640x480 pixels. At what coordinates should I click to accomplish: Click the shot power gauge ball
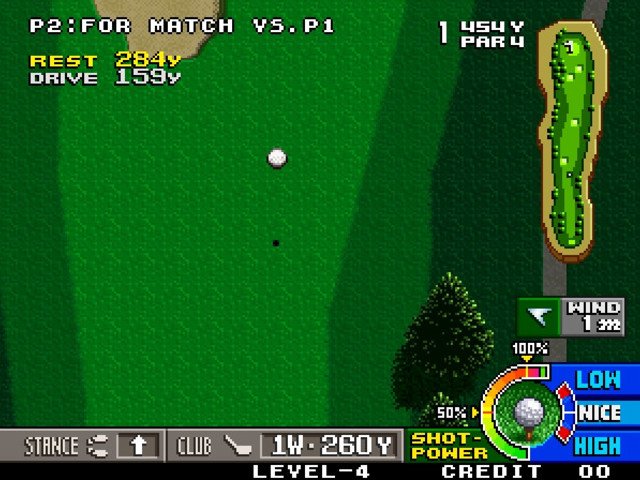click(527, 411)
